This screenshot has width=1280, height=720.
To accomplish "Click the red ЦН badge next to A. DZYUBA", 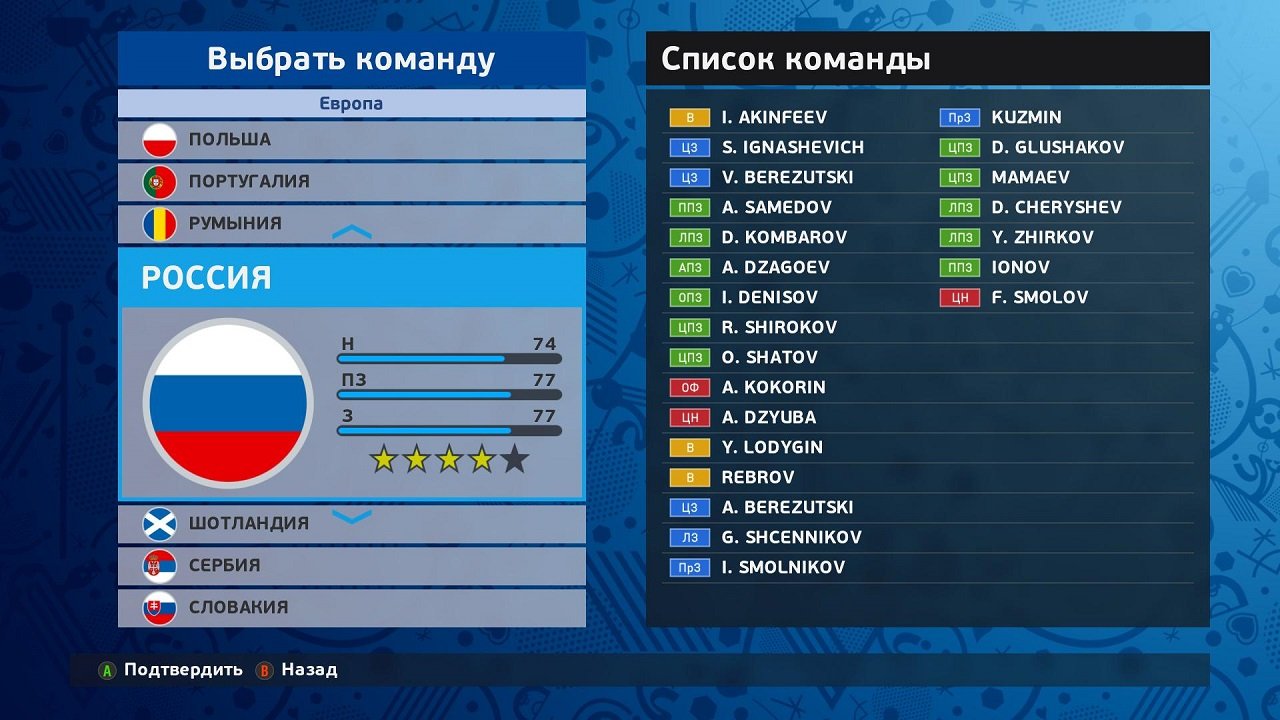I will tap(689, 417).
